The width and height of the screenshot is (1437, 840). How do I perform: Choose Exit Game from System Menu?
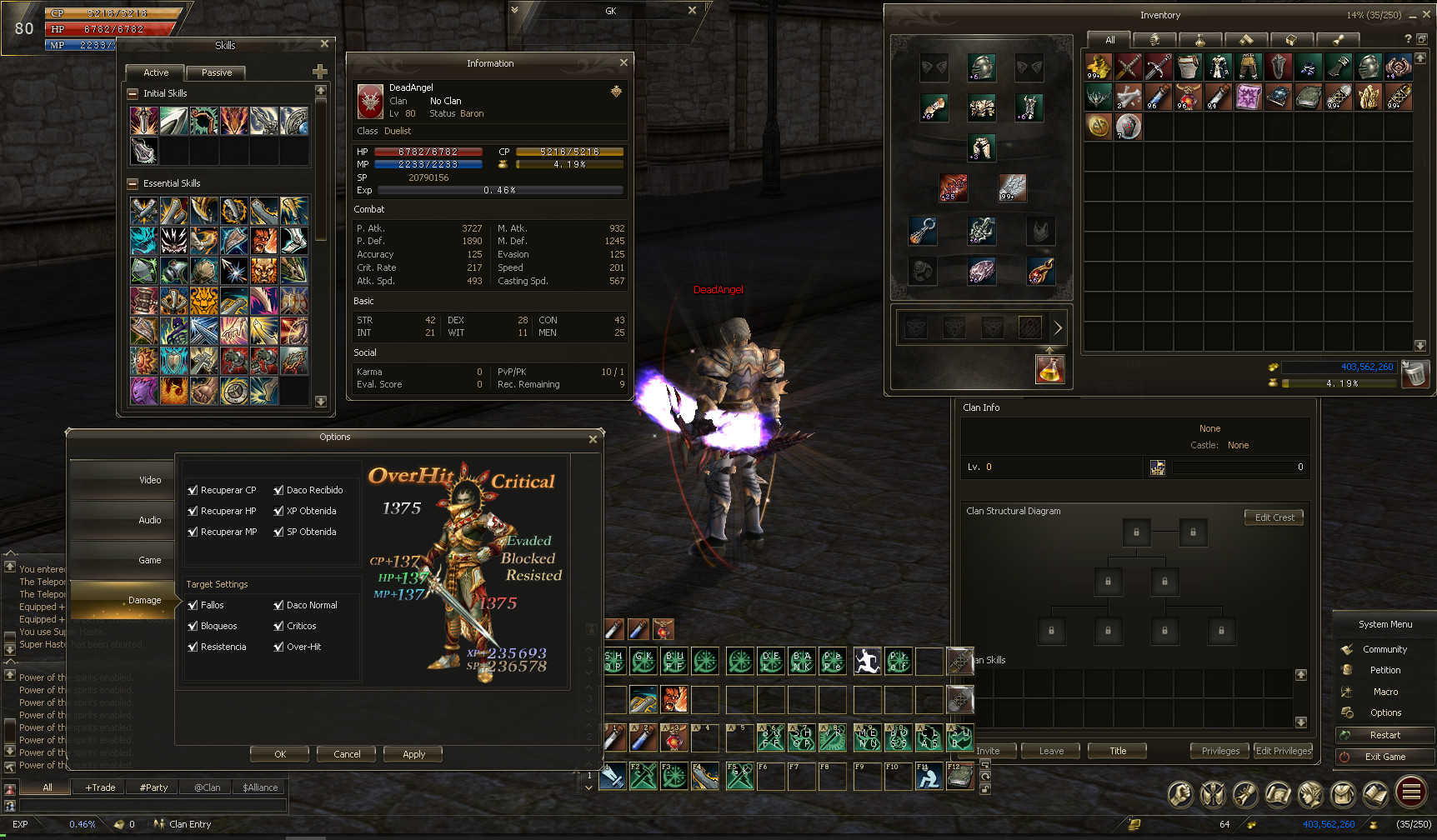pos(1384,757)
